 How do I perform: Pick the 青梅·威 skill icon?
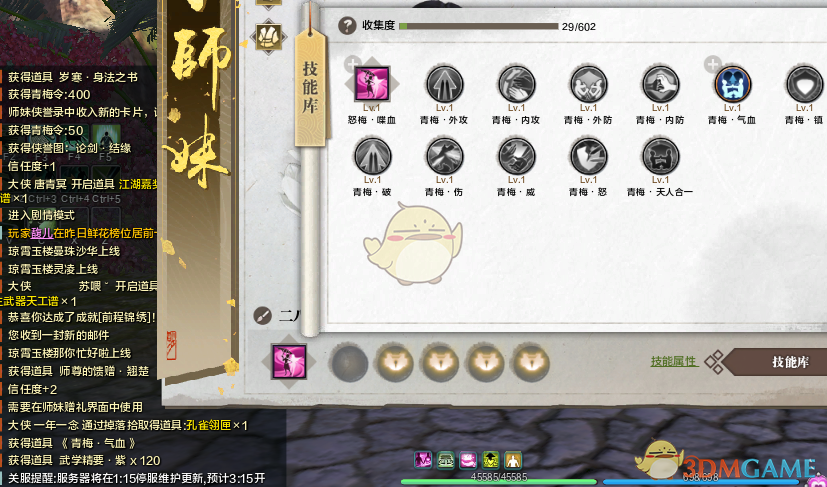click(x=516, y=156)
